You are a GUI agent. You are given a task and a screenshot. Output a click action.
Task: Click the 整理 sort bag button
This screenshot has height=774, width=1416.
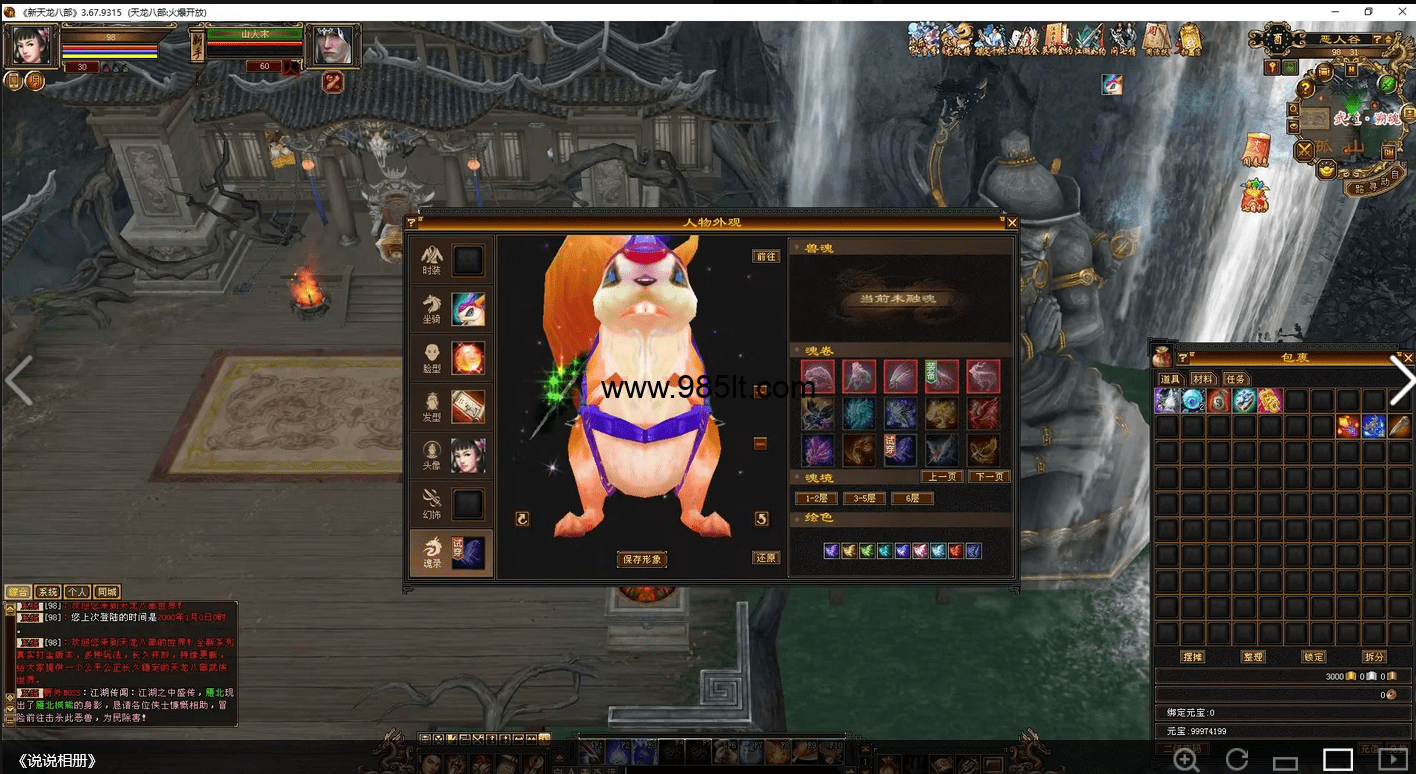tap(1253, 657)
